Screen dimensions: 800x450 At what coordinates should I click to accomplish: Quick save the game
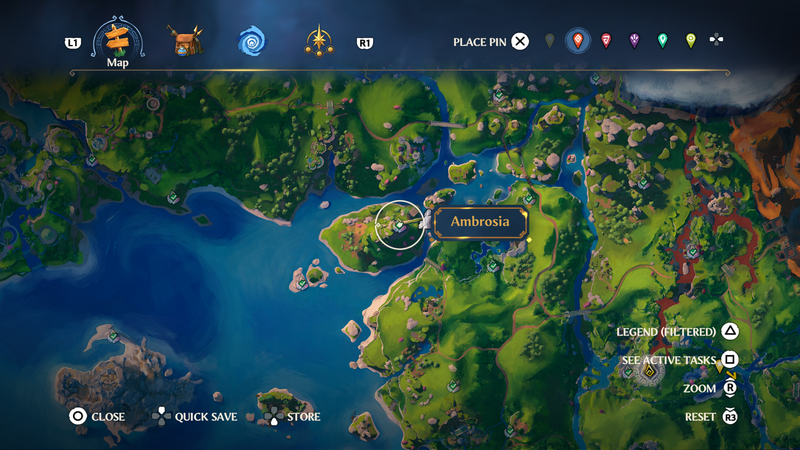pyautogui.click(x=160, y=416)
